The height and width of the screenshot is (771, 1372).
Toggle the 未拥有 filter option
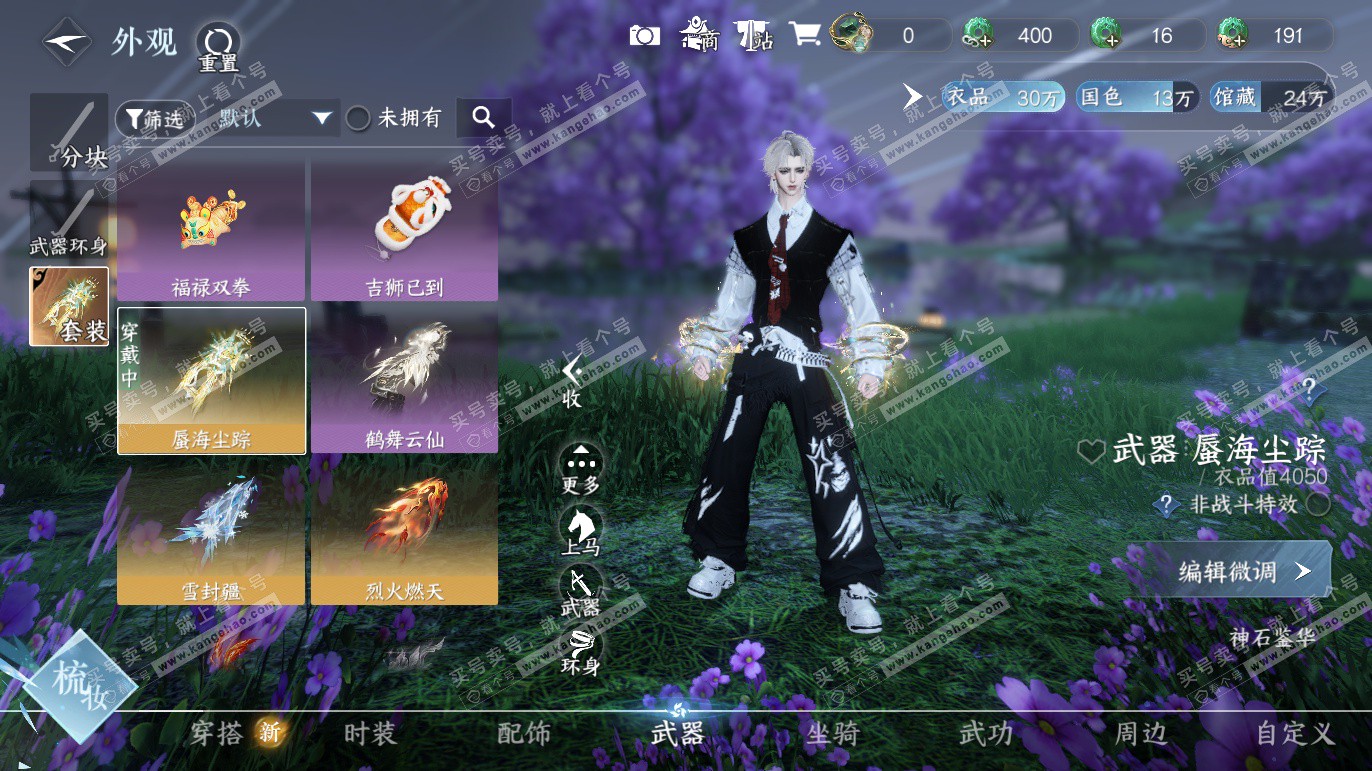tap(358, 118)
